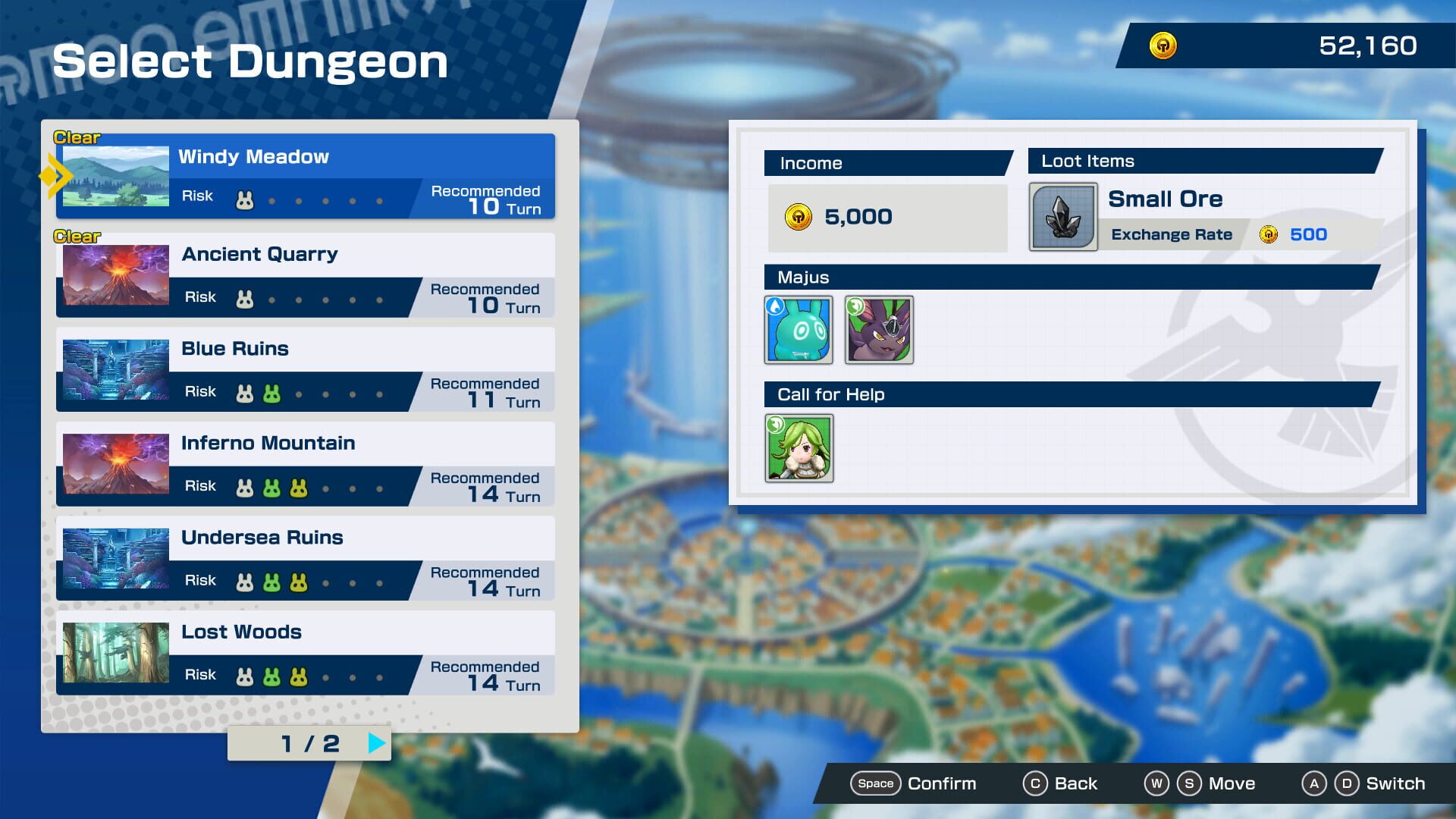
Task: Pick the Blue Ruins dungeon
Action: tap(305, 369)
